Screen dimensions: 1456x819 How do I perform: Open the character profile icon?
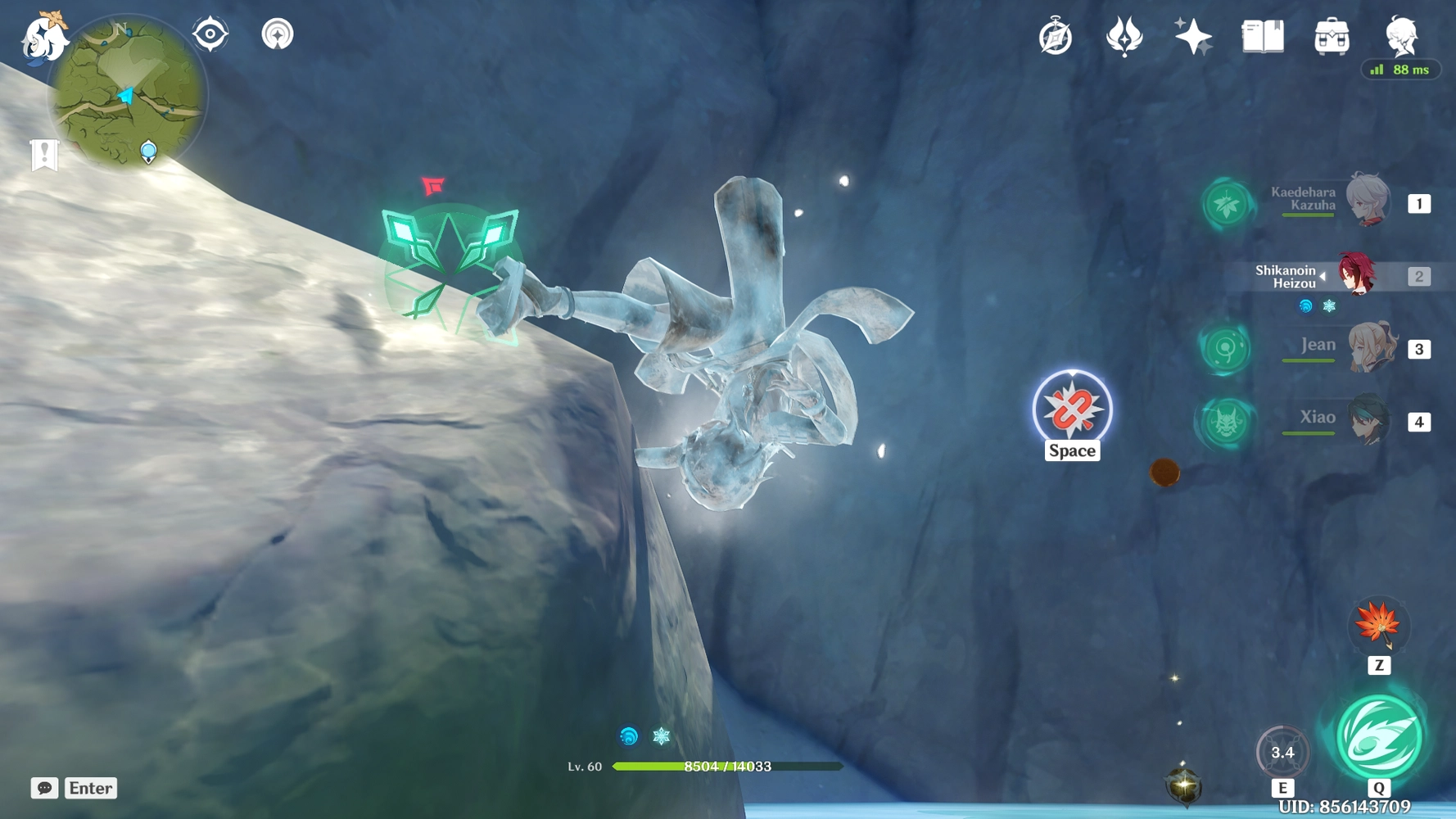[x=1400, y=35]
